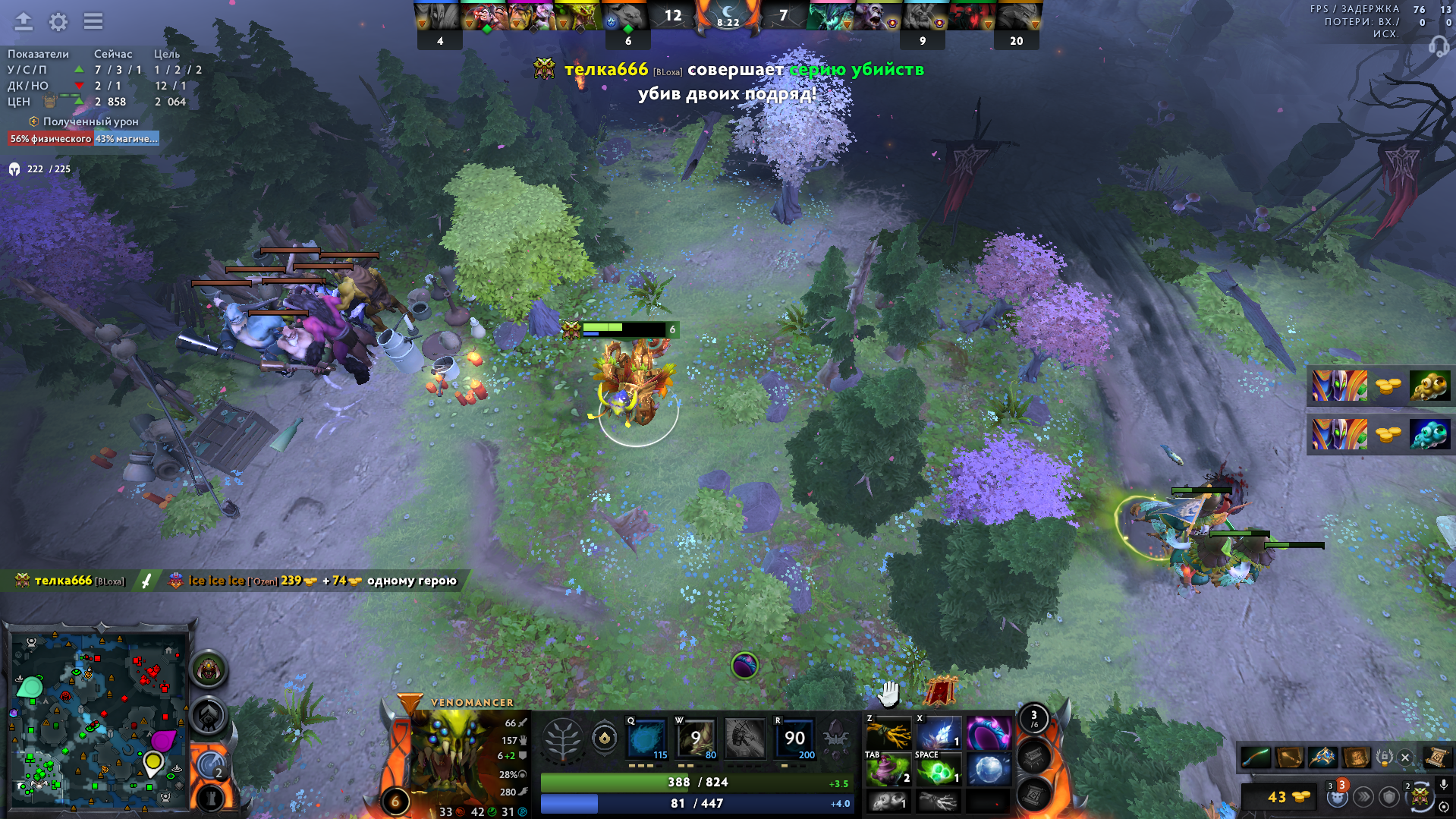Open the gear settings menu

[x=58, y=22]
